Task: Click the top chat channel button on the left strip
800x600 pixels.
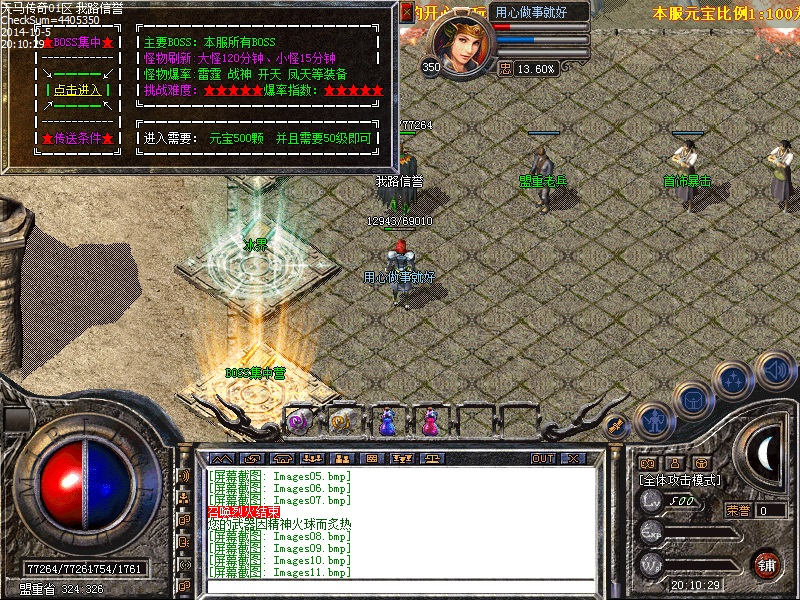Action: click(x=184, y=477)
